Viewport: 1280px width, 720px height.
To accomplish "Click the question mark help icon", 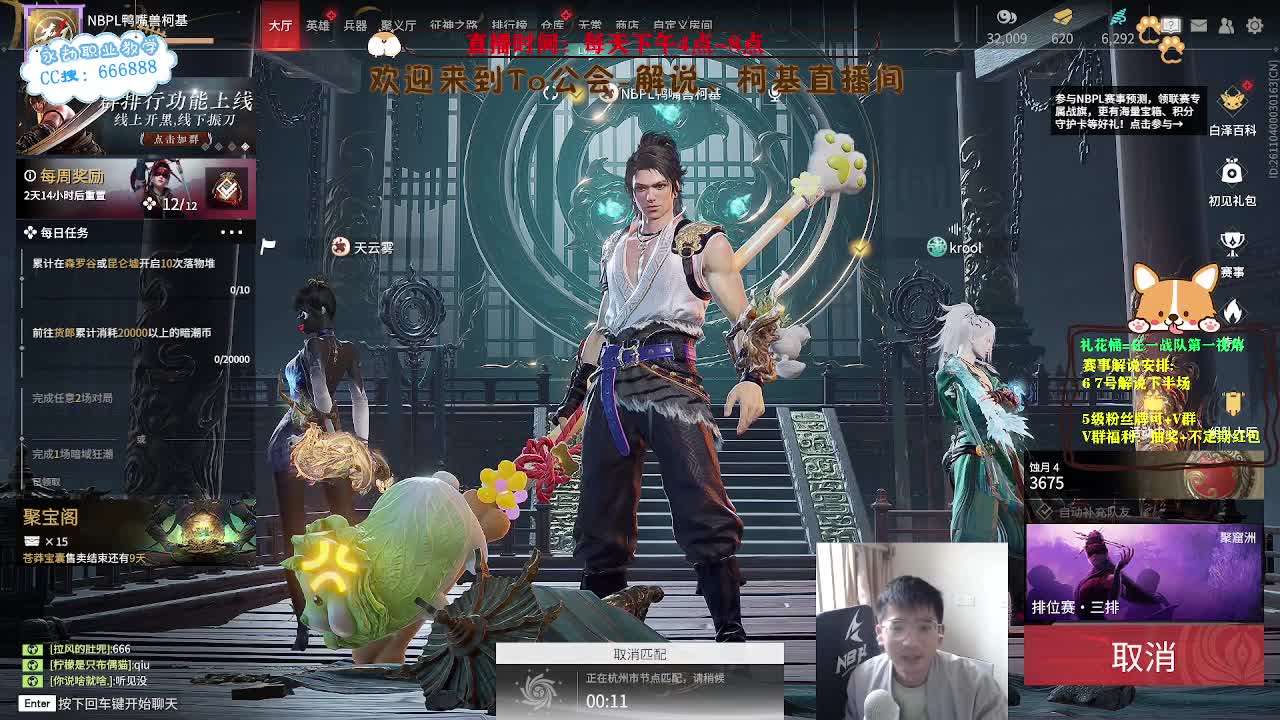I will click(1170, 25).
